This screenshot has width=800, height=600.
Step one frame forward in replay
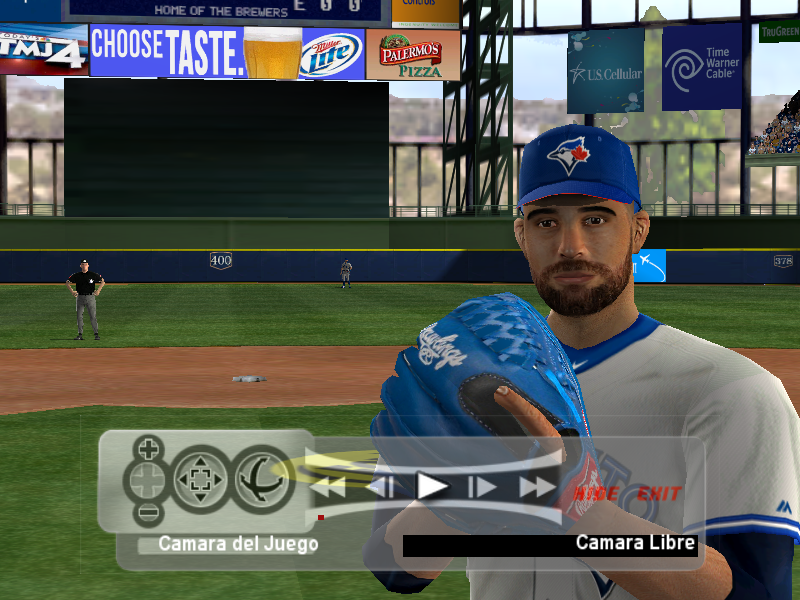tap(483, 488)
